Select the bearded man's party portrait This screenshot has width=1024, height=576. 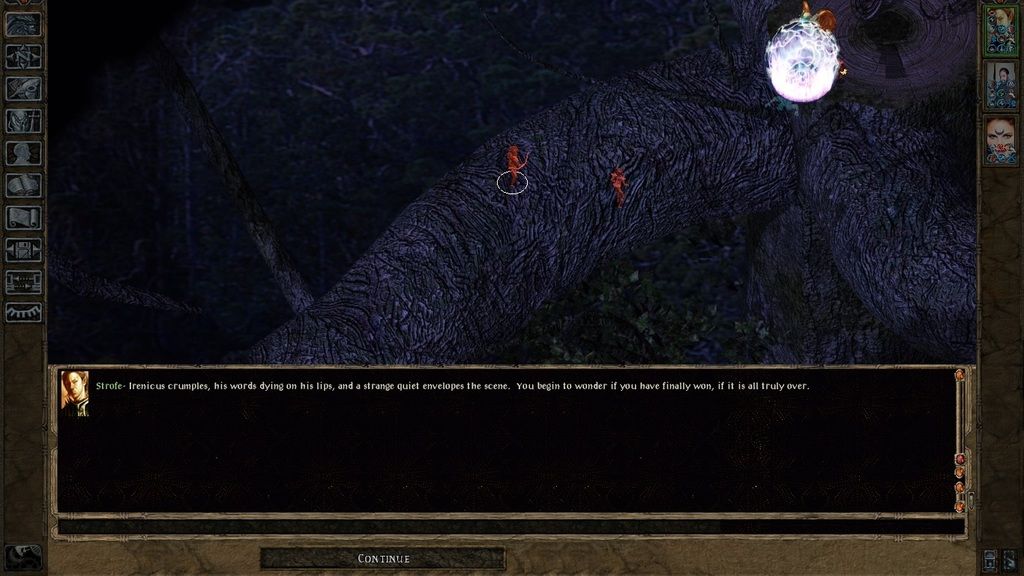point(1000,84)
